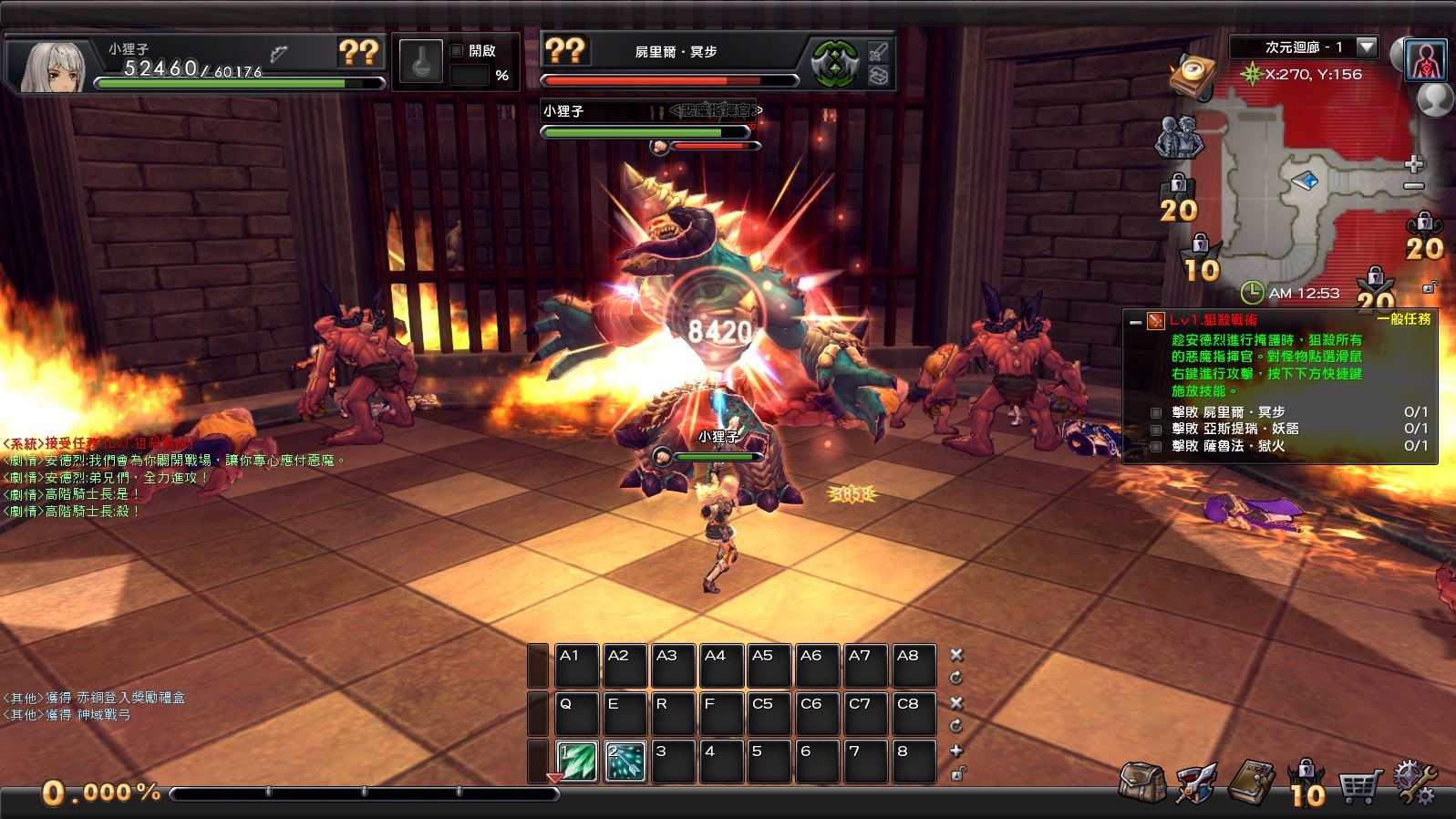The height and width of the screenshot is (819, 1456).
Task: Open the gear and wrench settings
Action: (x=1414, y=783)
